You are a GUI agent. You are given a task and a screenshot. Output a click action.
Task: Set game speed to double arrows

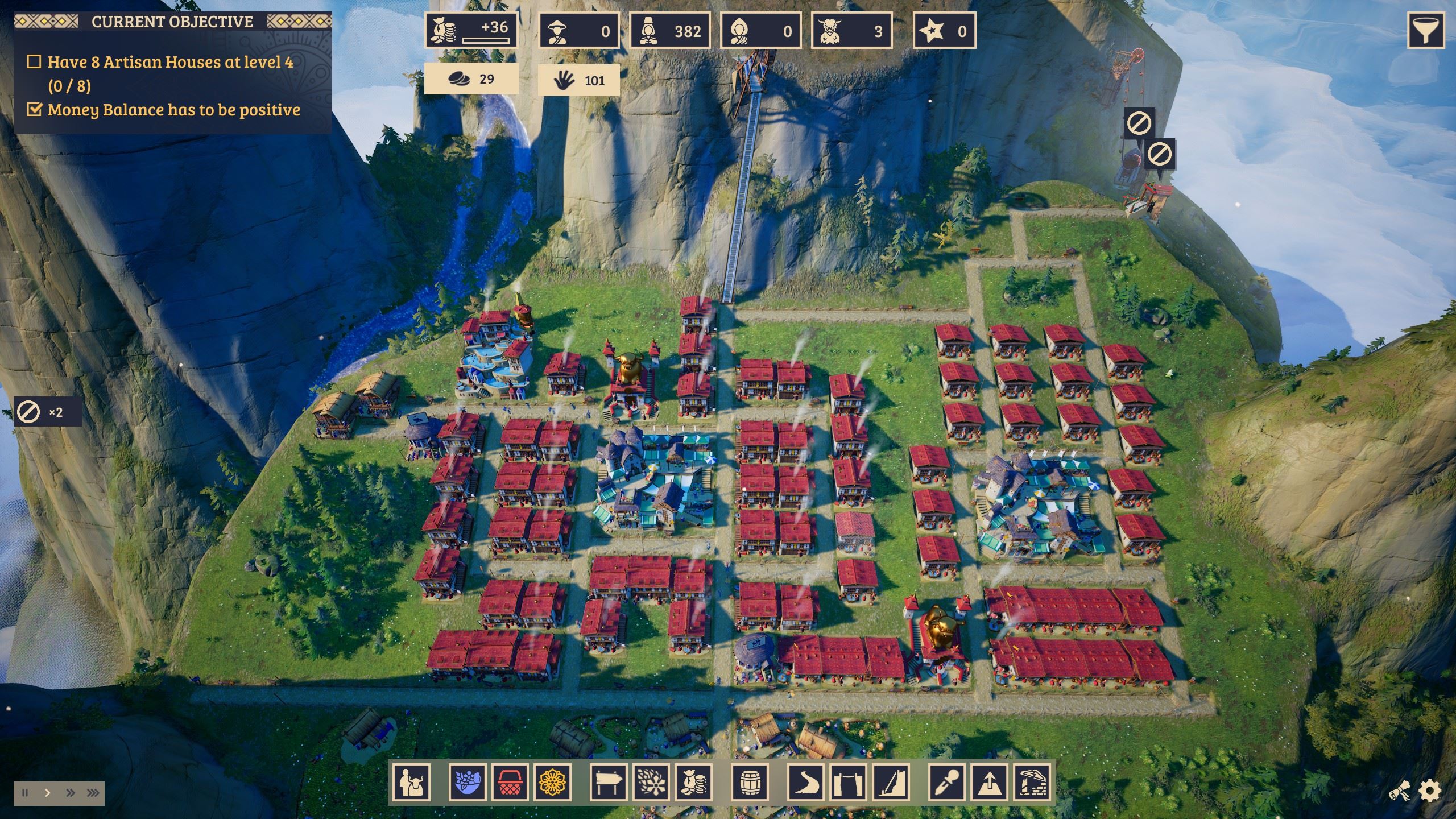coord(70,793)
